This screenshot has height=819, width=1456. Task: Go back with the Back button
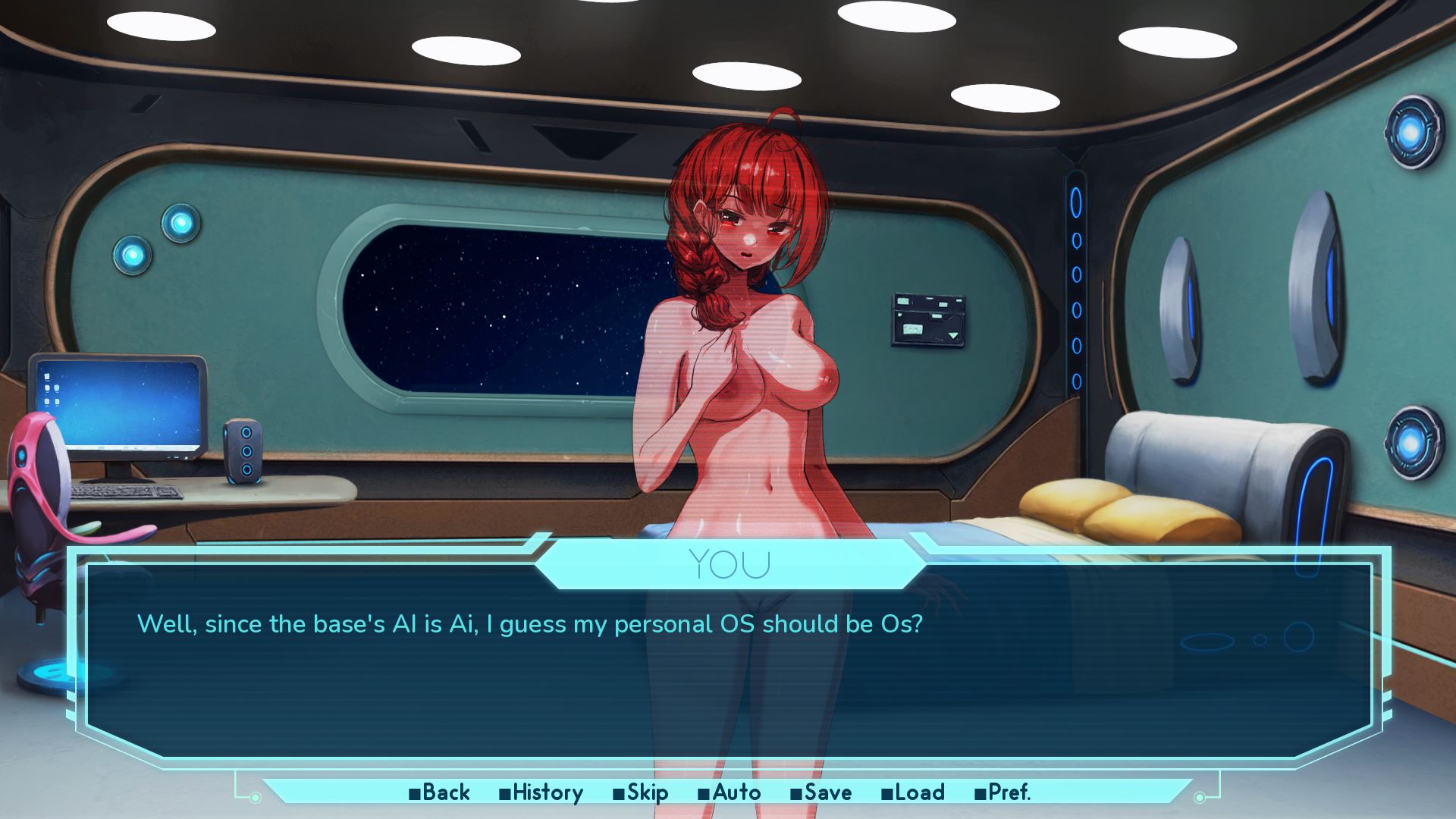(440, 792)
